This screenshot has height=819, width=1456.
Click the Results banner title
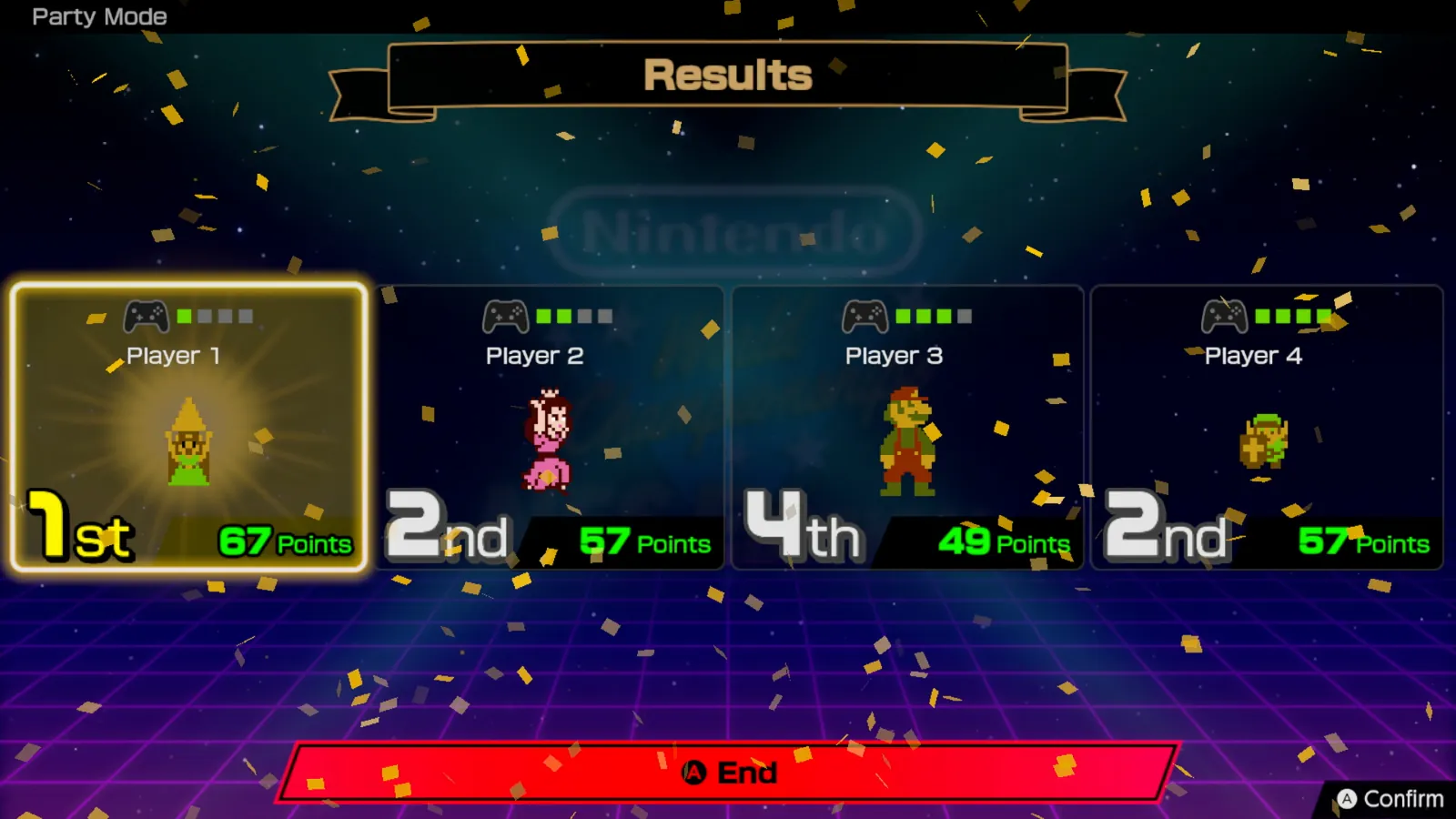pyautogui.click(x=727, y=76)
